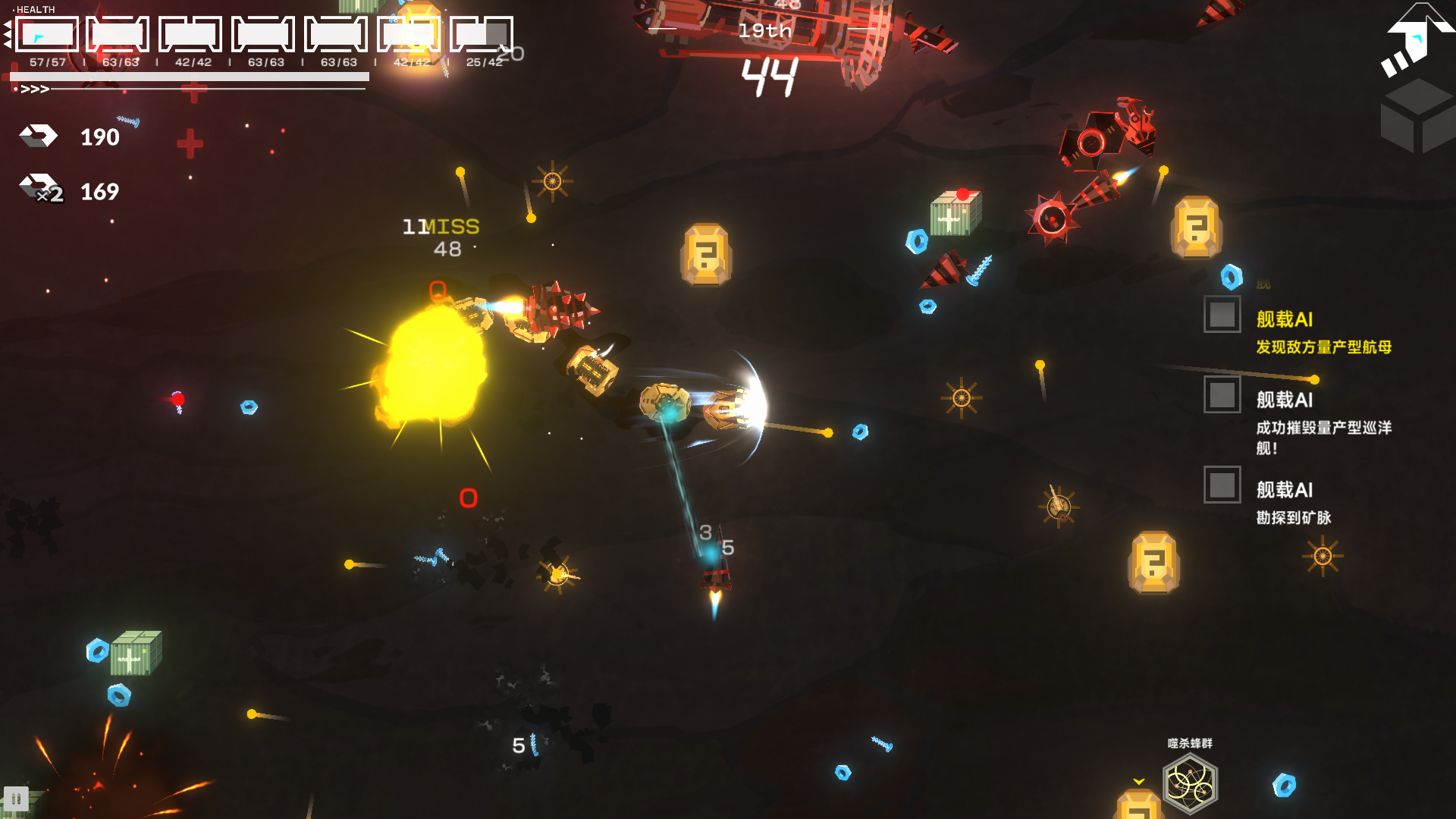The width and height of the screenshot is (1456, 819).
Task: Select the 发现敌方量产型航母 AI message
Action: (x=1323, y=347)
